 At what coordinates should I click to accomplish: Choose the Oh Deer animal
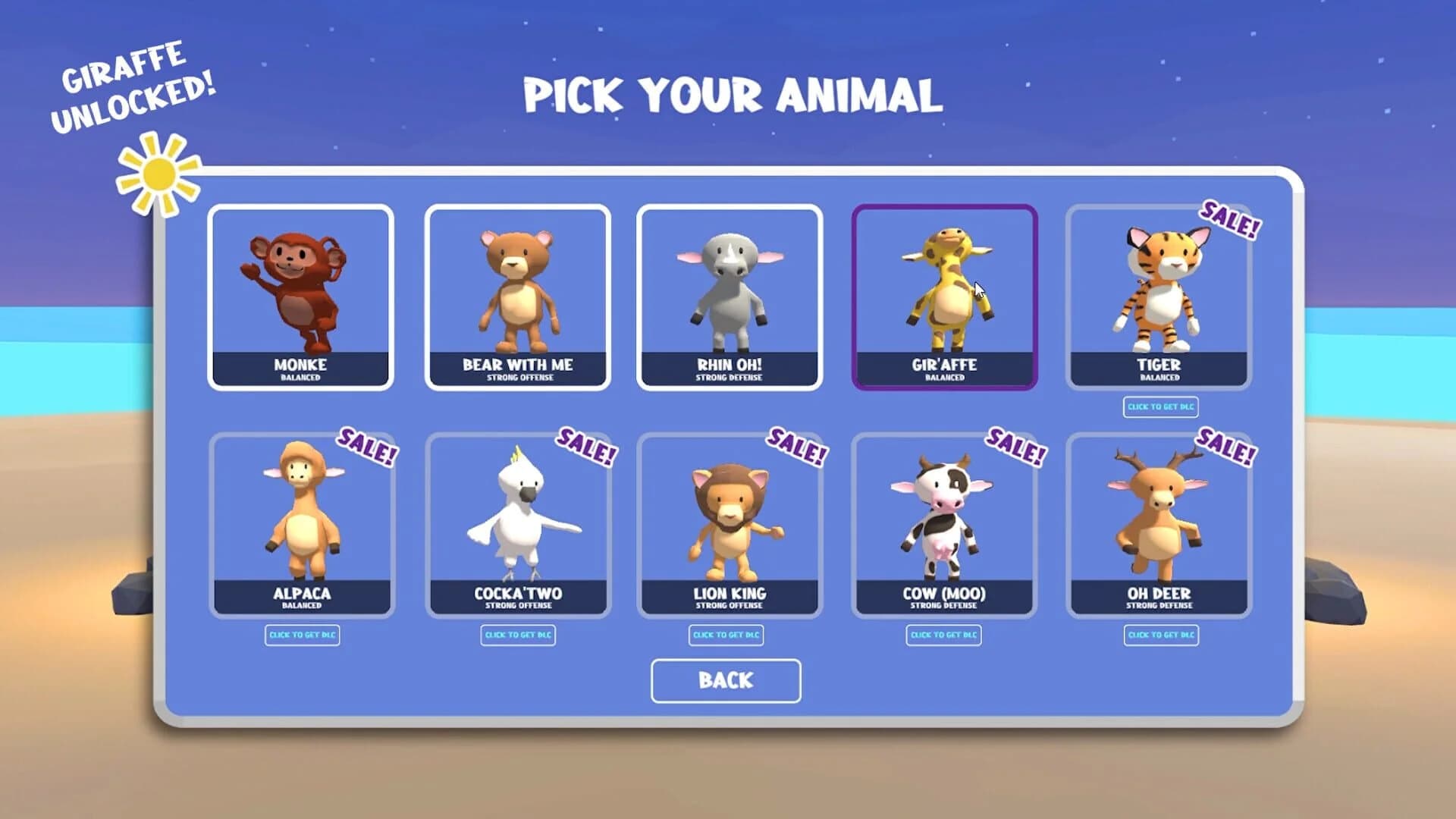click(1159, 523)
